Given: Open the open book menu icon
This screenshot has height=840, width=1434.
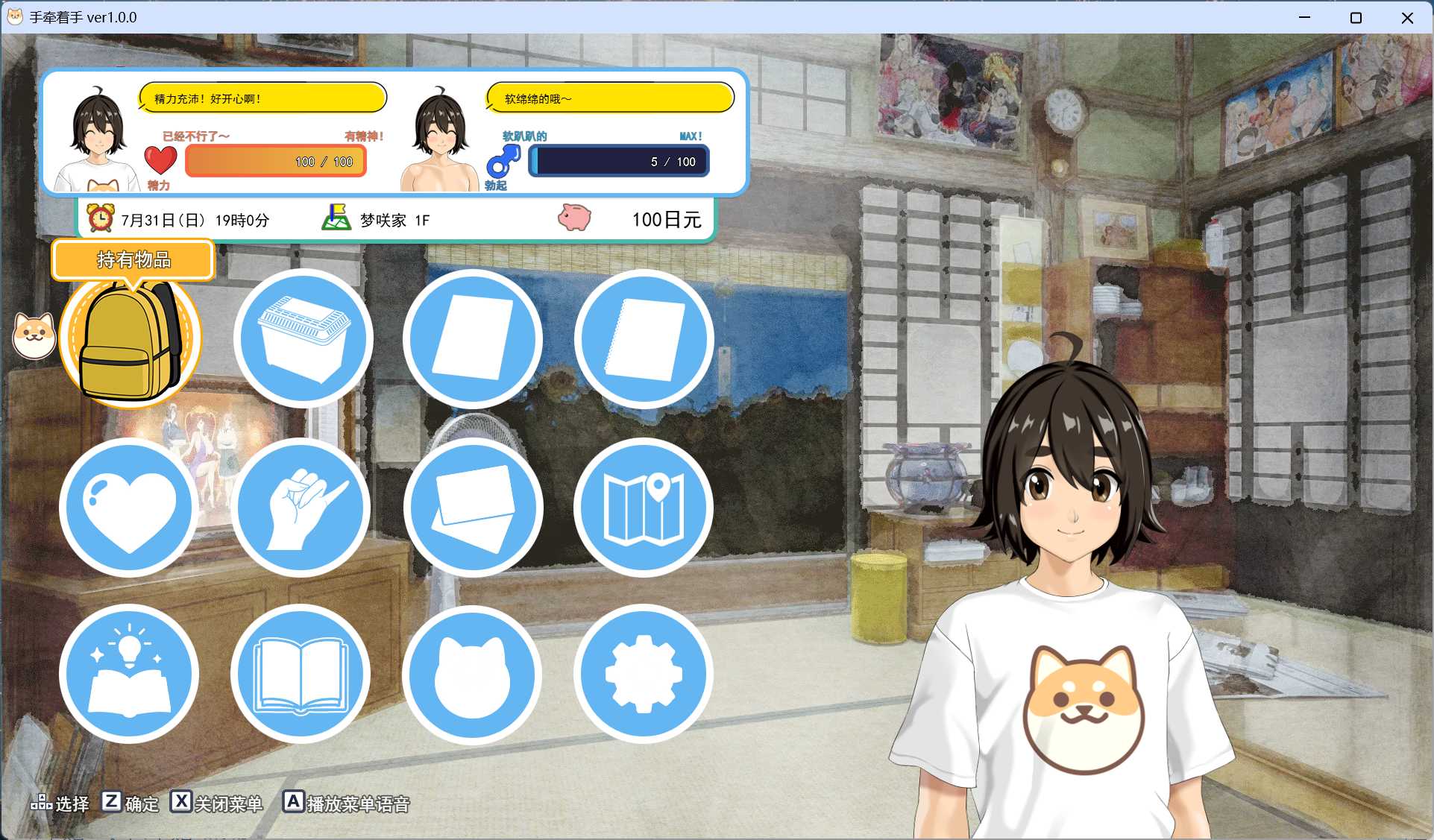Looking at the screenshot, I should [301, 674].
